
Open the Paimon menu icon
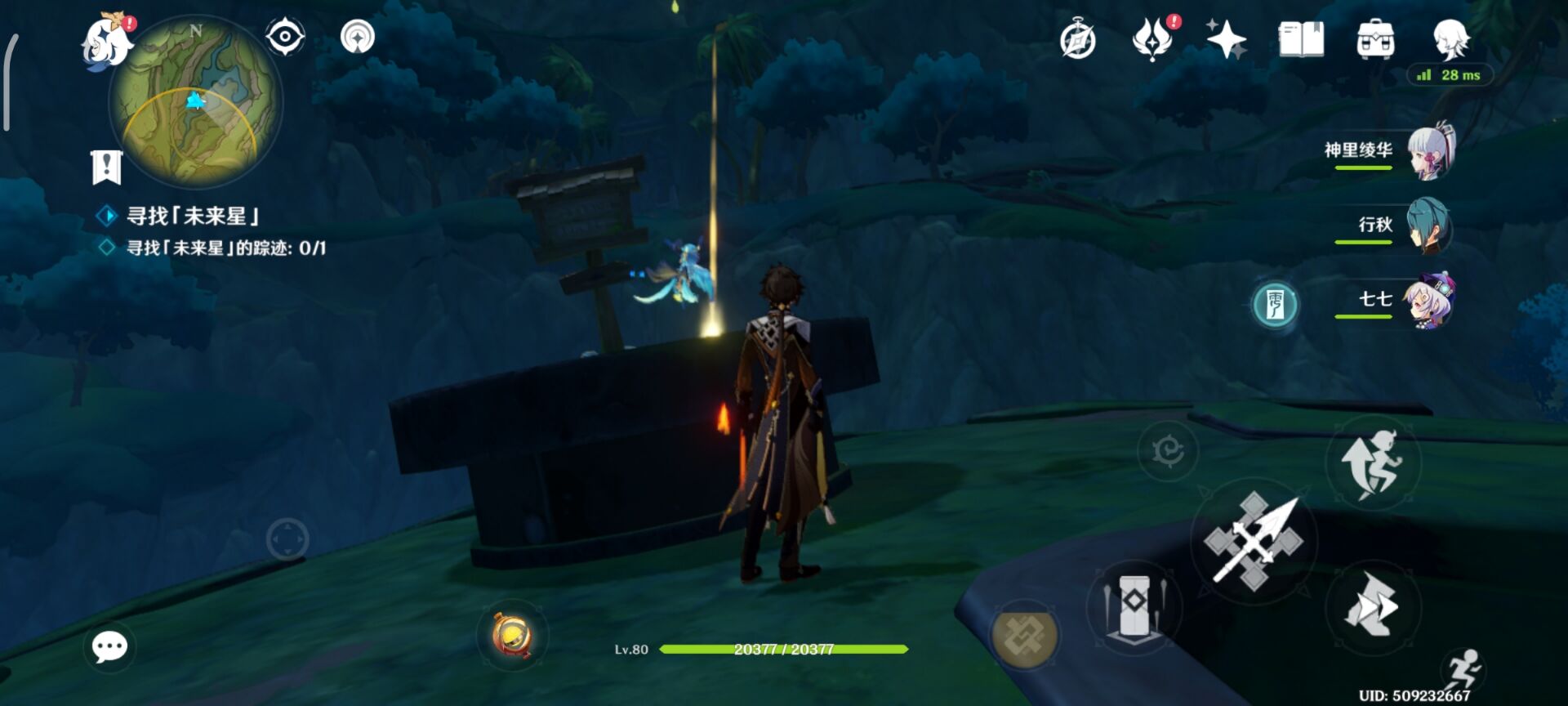pos(107,41)
